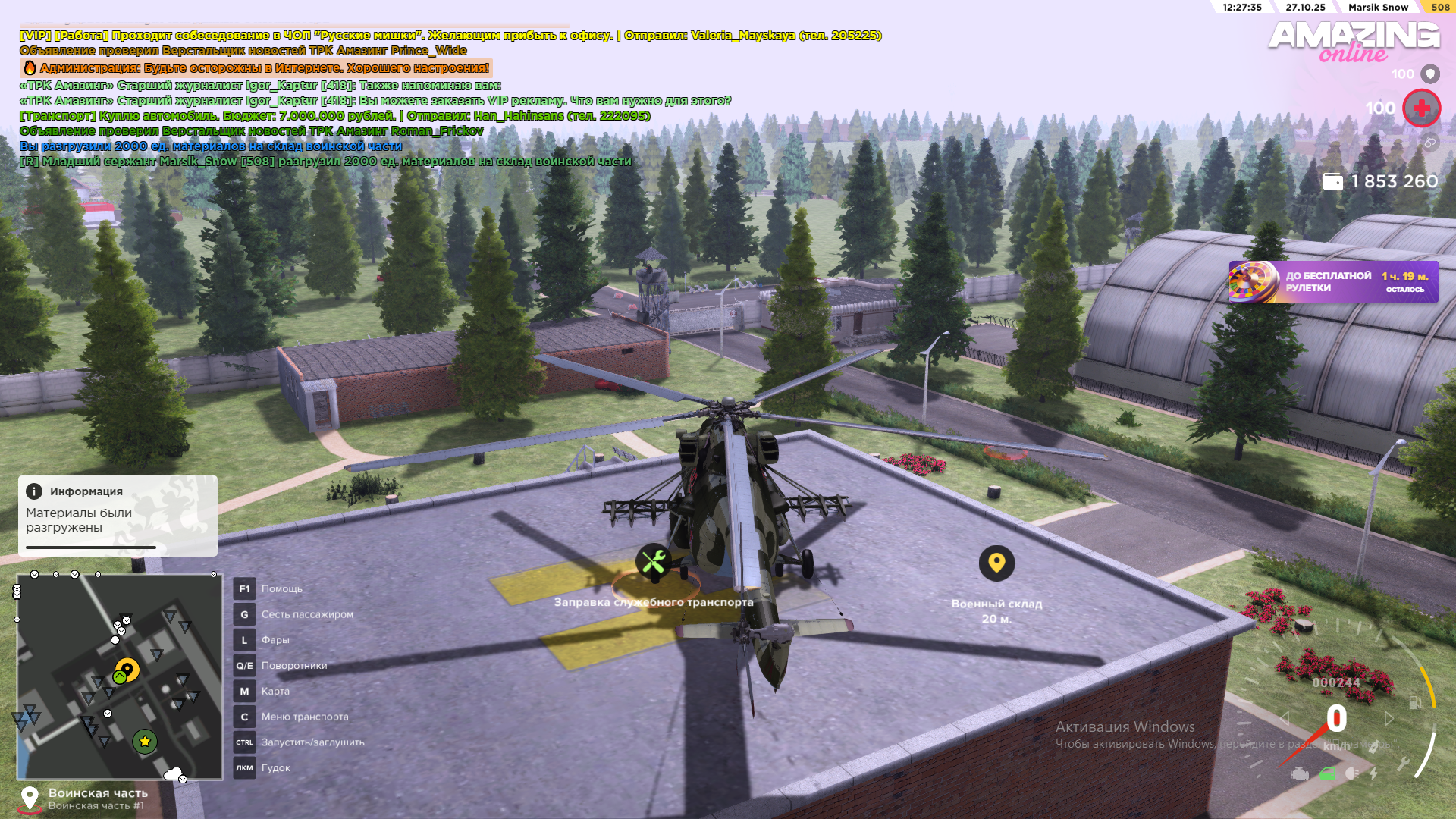Viewport: 1456px width, 819px height.
Task: Toggle the green door indicator on the HUD
Action: (x=1328, y=773)
